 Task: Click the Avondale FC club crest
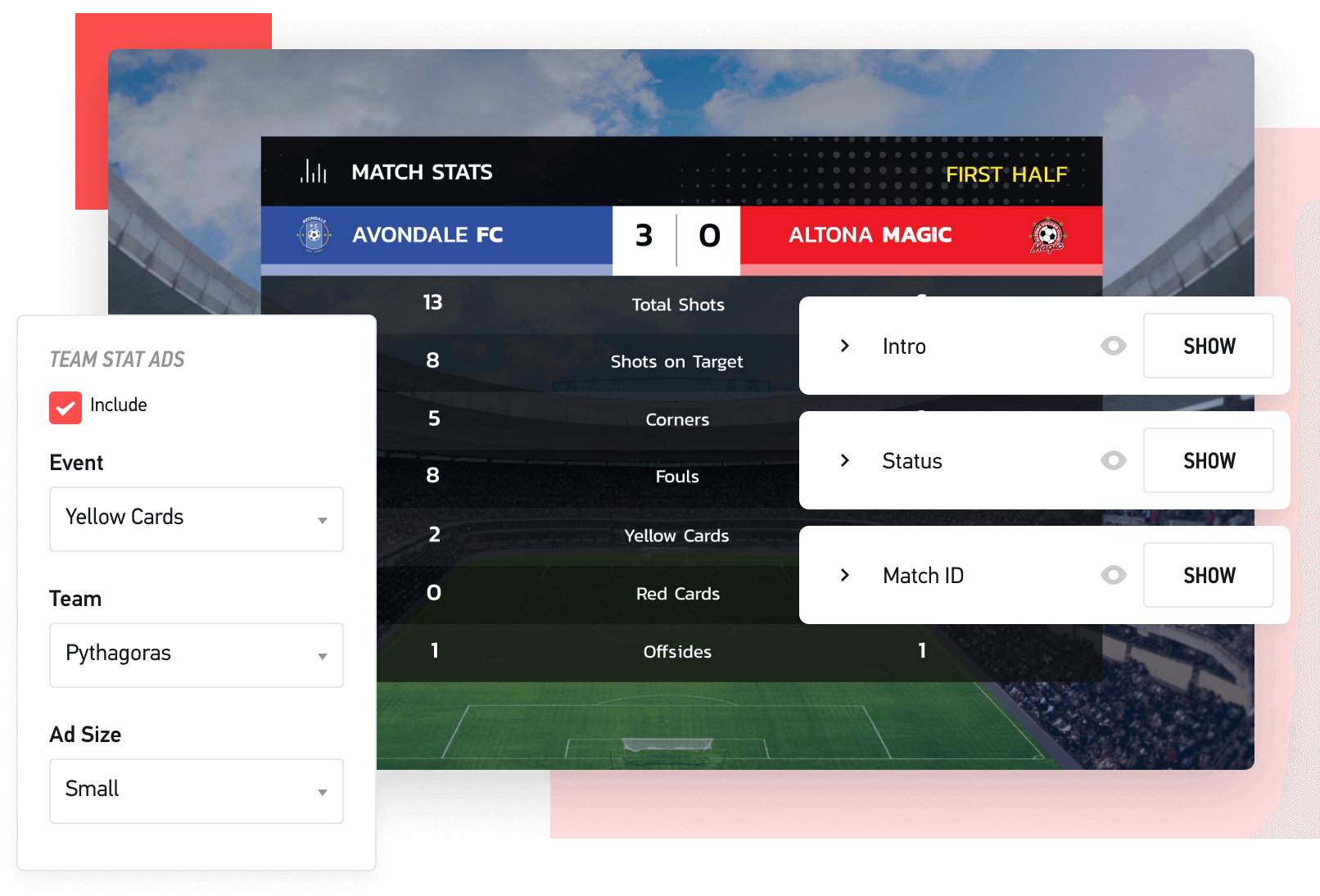314,235
